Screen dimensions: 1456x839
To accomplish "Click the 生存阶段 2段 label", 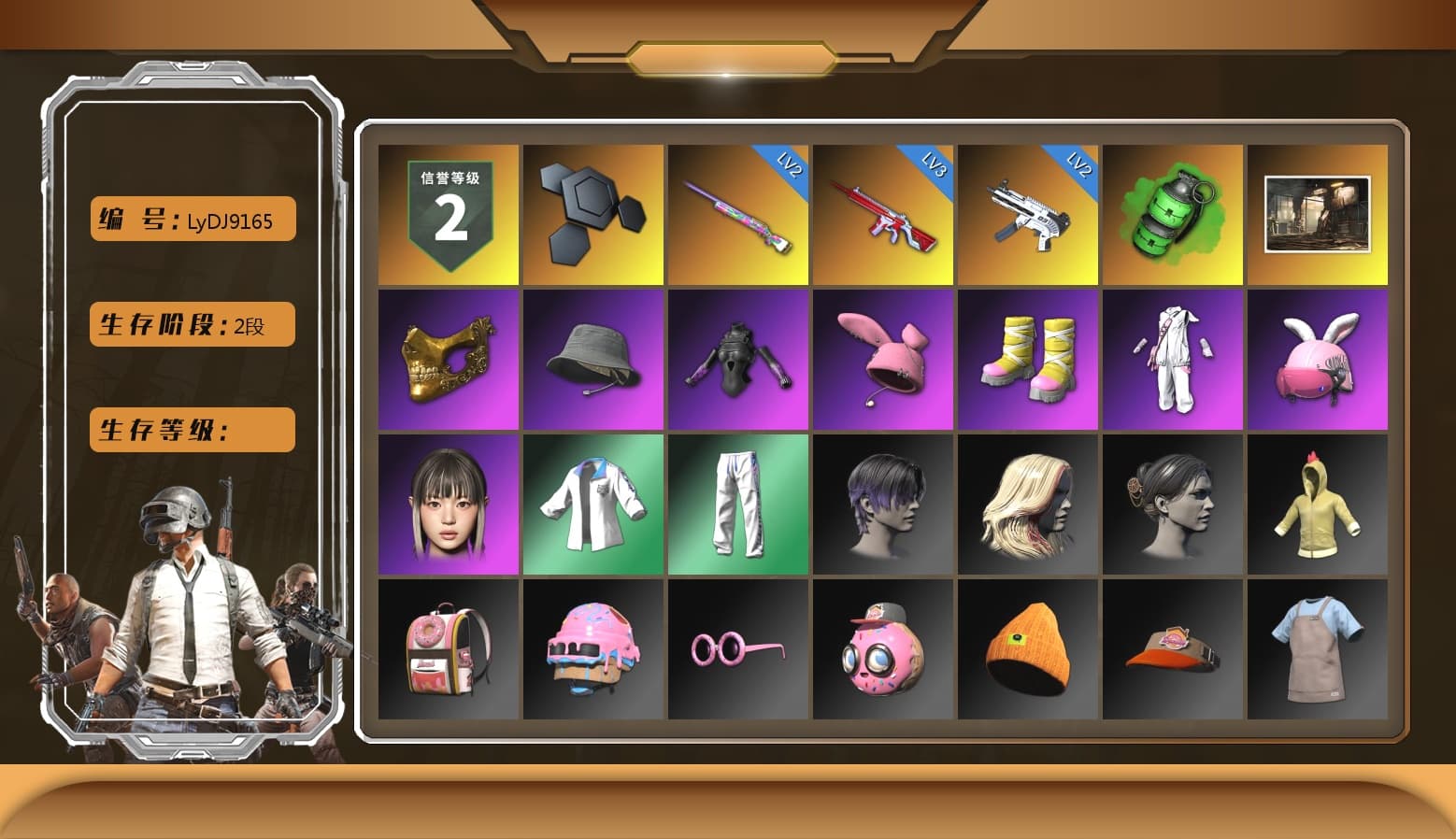I will [x=191, y=324].
